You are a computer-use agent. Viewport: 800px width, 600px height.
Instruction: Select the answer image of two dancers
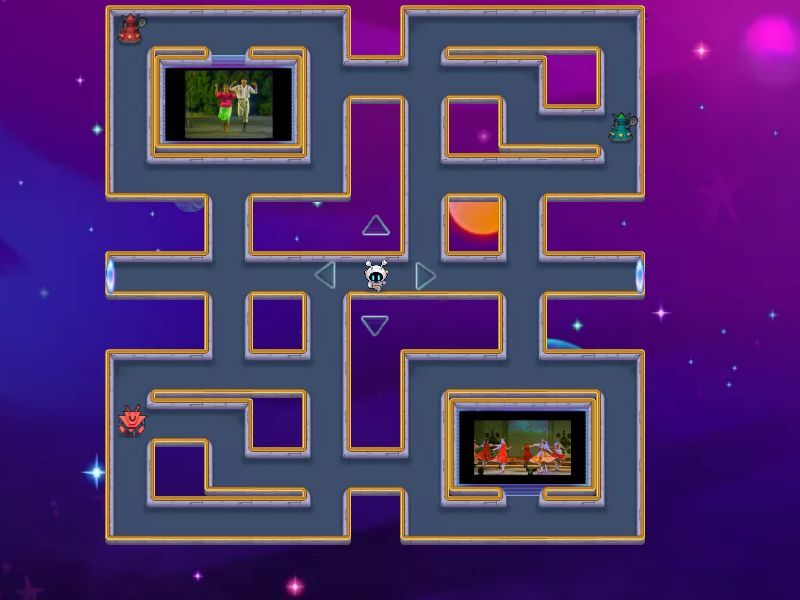pyautogui.click(x=229, y=104)
